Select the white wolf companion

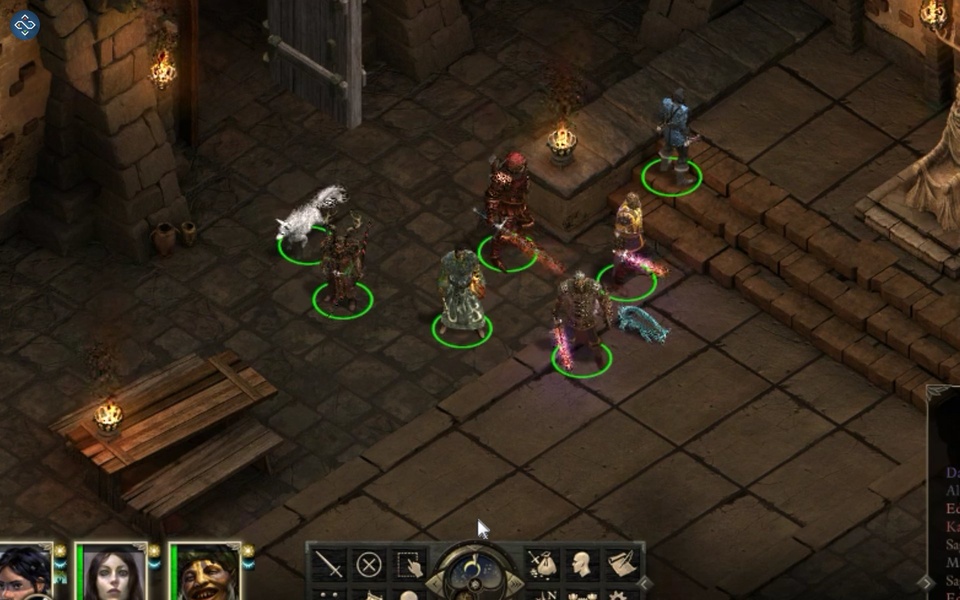(310, 217)
